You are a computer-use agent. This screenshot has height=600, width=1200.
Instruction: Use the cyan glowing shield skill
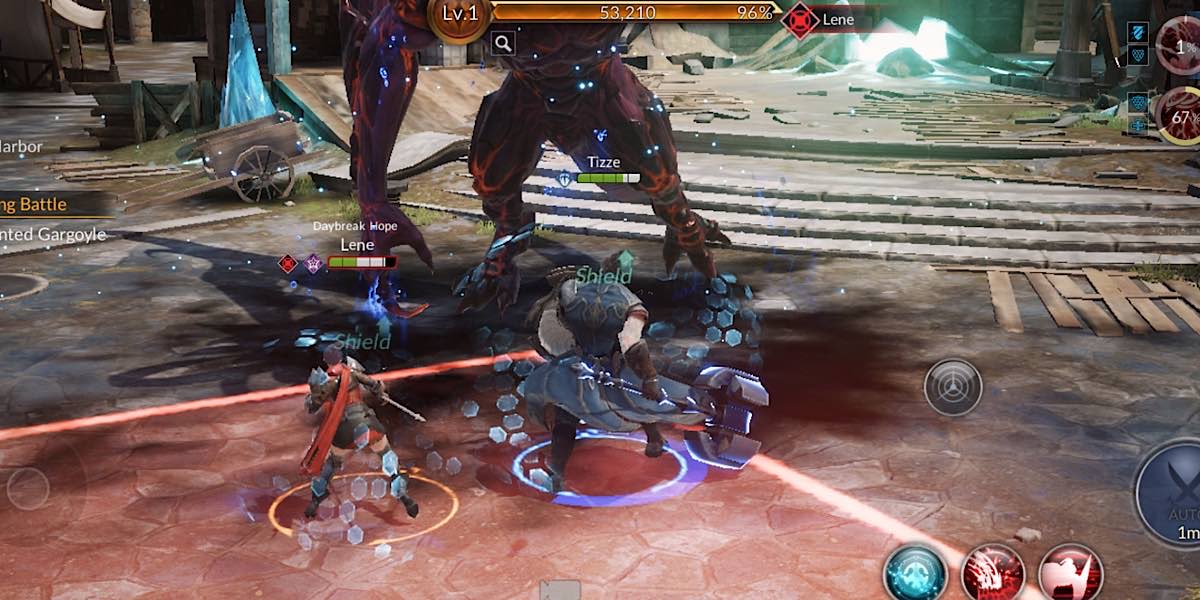(915, 575)
